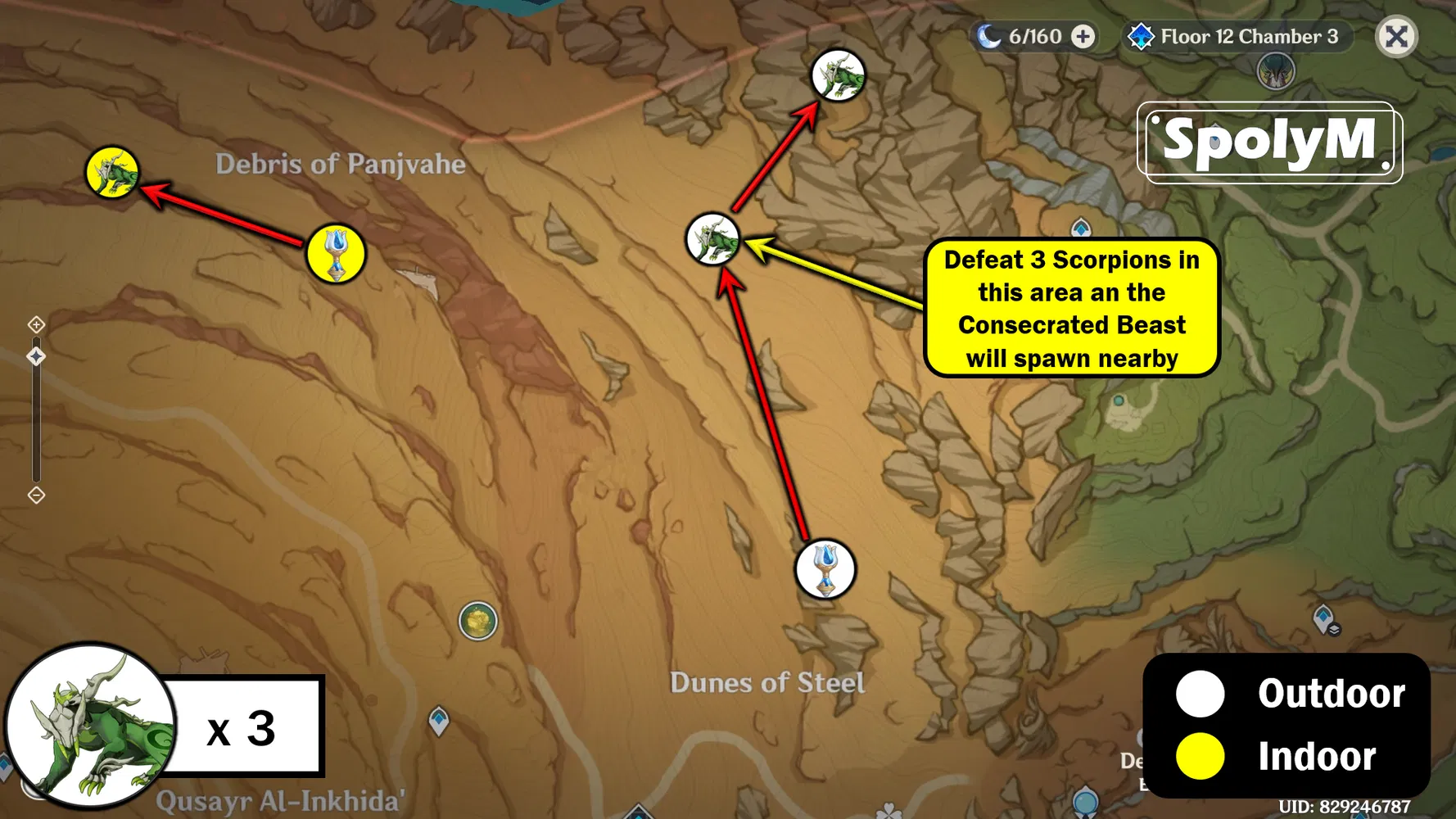The image size is (1456, 819).
Task: Click the green round landmark icon below Debris of Panjvahe
Action: tap(479, 620)
